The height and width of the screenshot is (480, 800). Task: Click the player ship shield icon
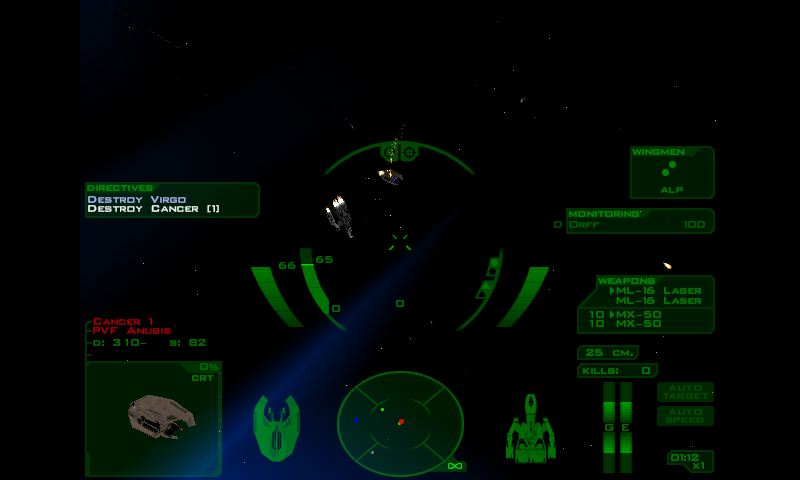530,430
